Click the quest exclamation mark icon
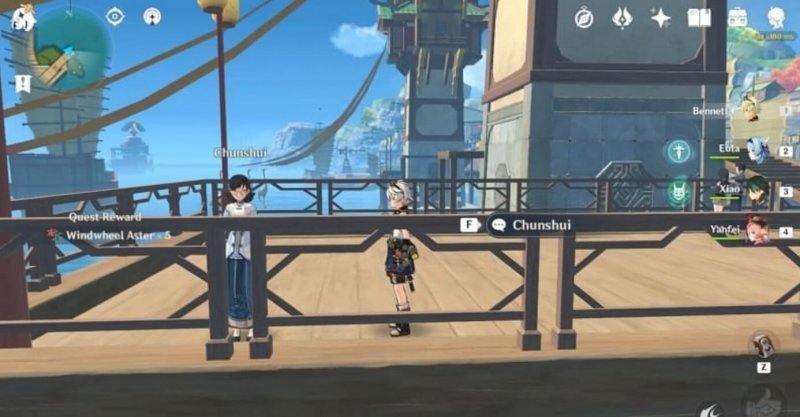This screenshot has width=800, height=417. point(22,84)
